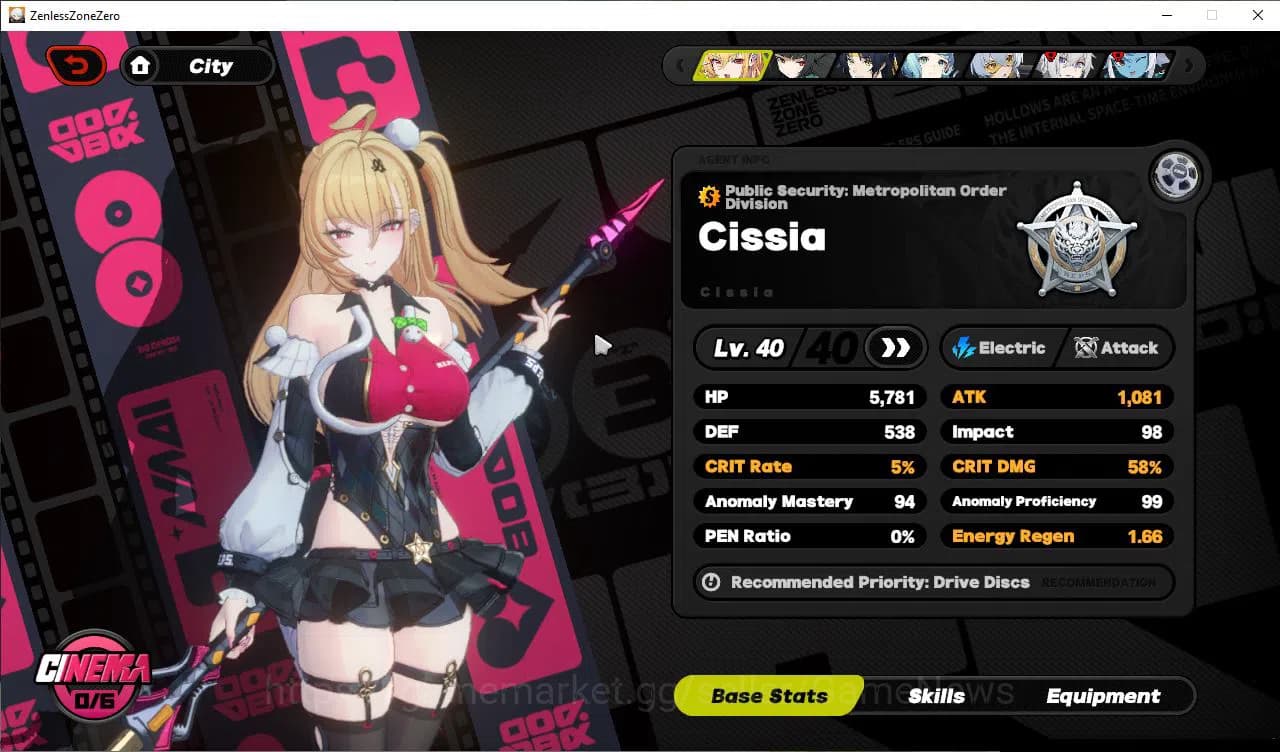Viewport: 1280px width, 752px height.
Task: Open the double-chevron next to Lv. 40
Action: pyautogui.click(x=894, y=347)
